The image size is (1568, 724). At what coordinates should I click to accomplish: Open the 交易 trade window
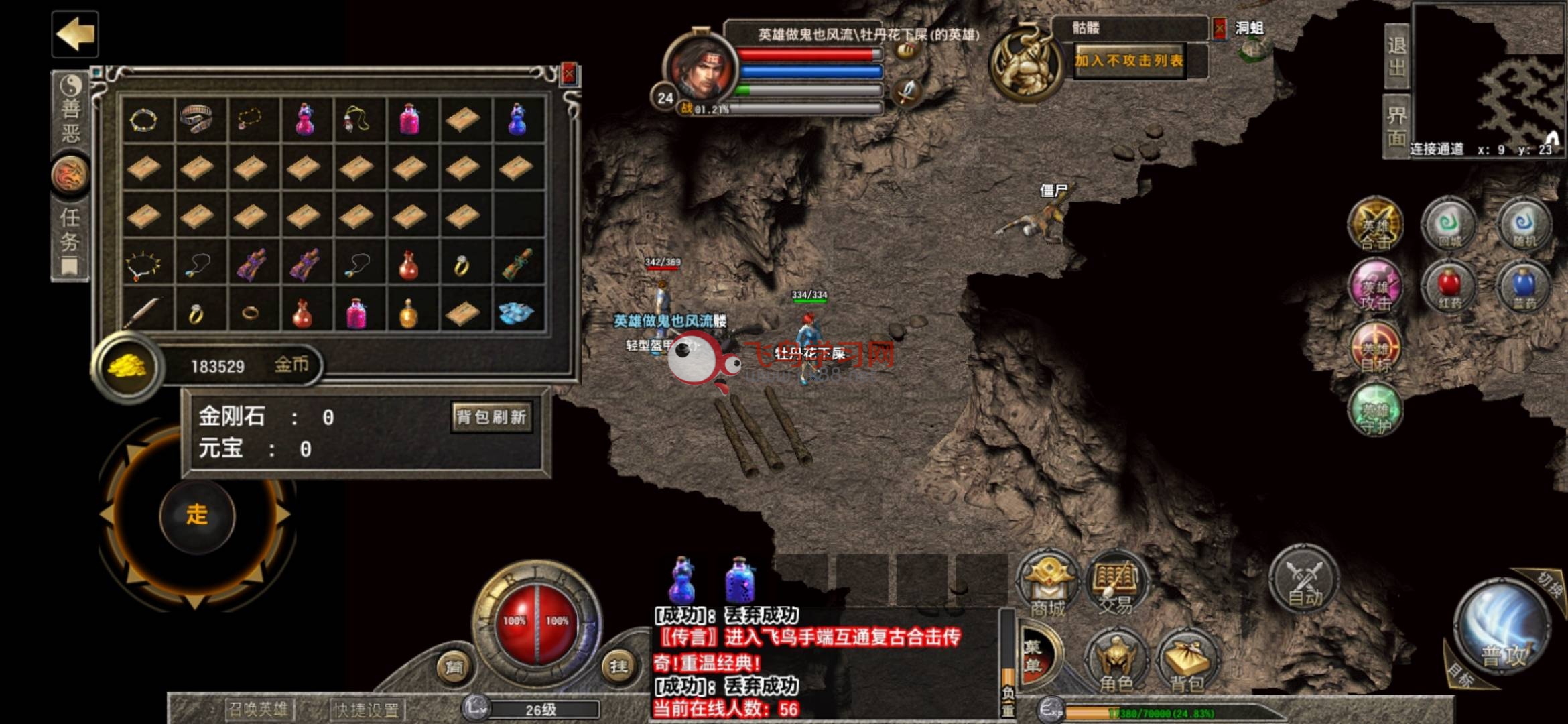coord(1115,585)
